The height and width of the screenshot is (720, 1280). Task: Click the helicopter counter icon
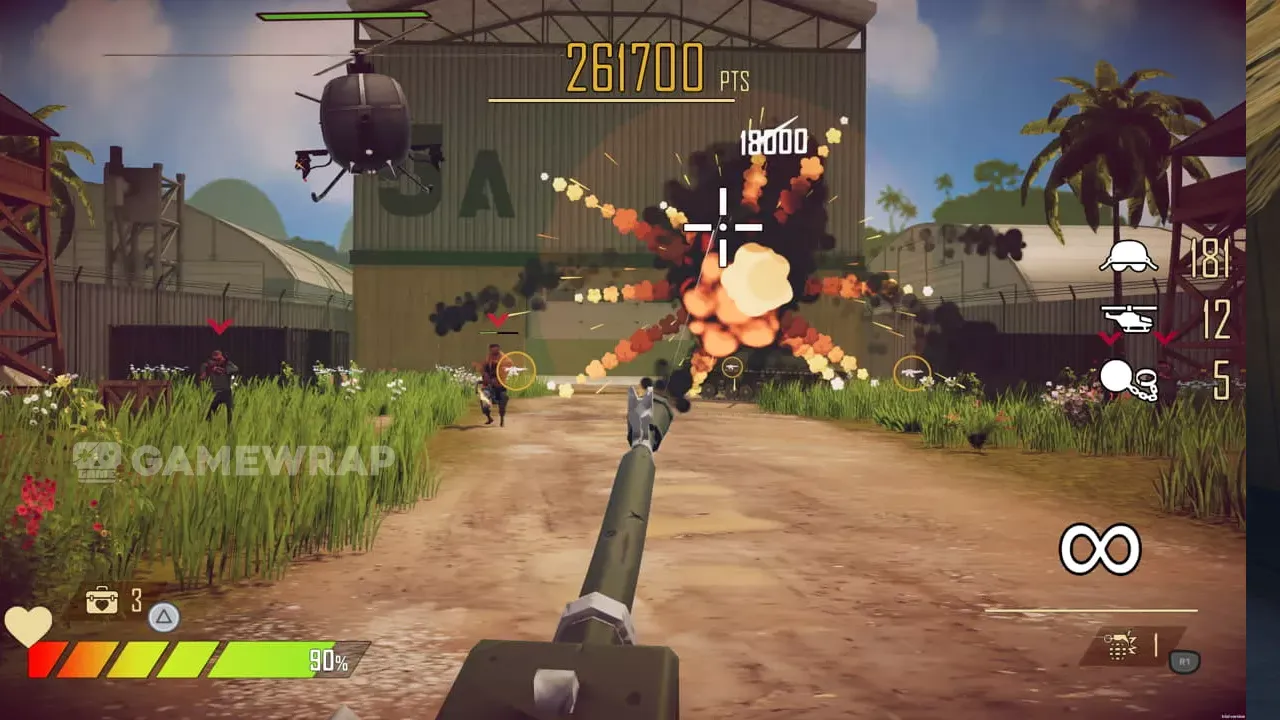[1128, 319]
